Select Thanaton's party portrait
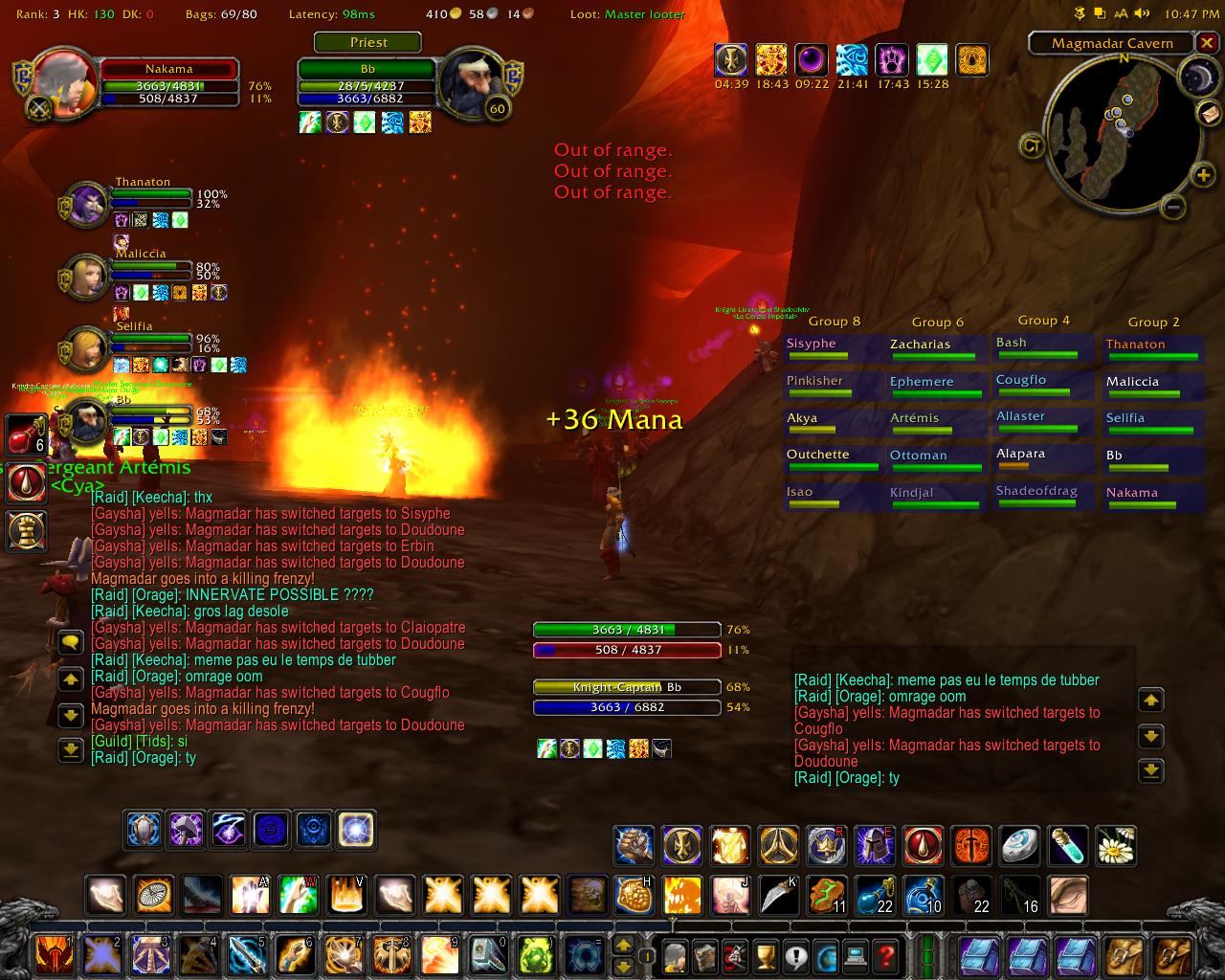 pos(87,202)
